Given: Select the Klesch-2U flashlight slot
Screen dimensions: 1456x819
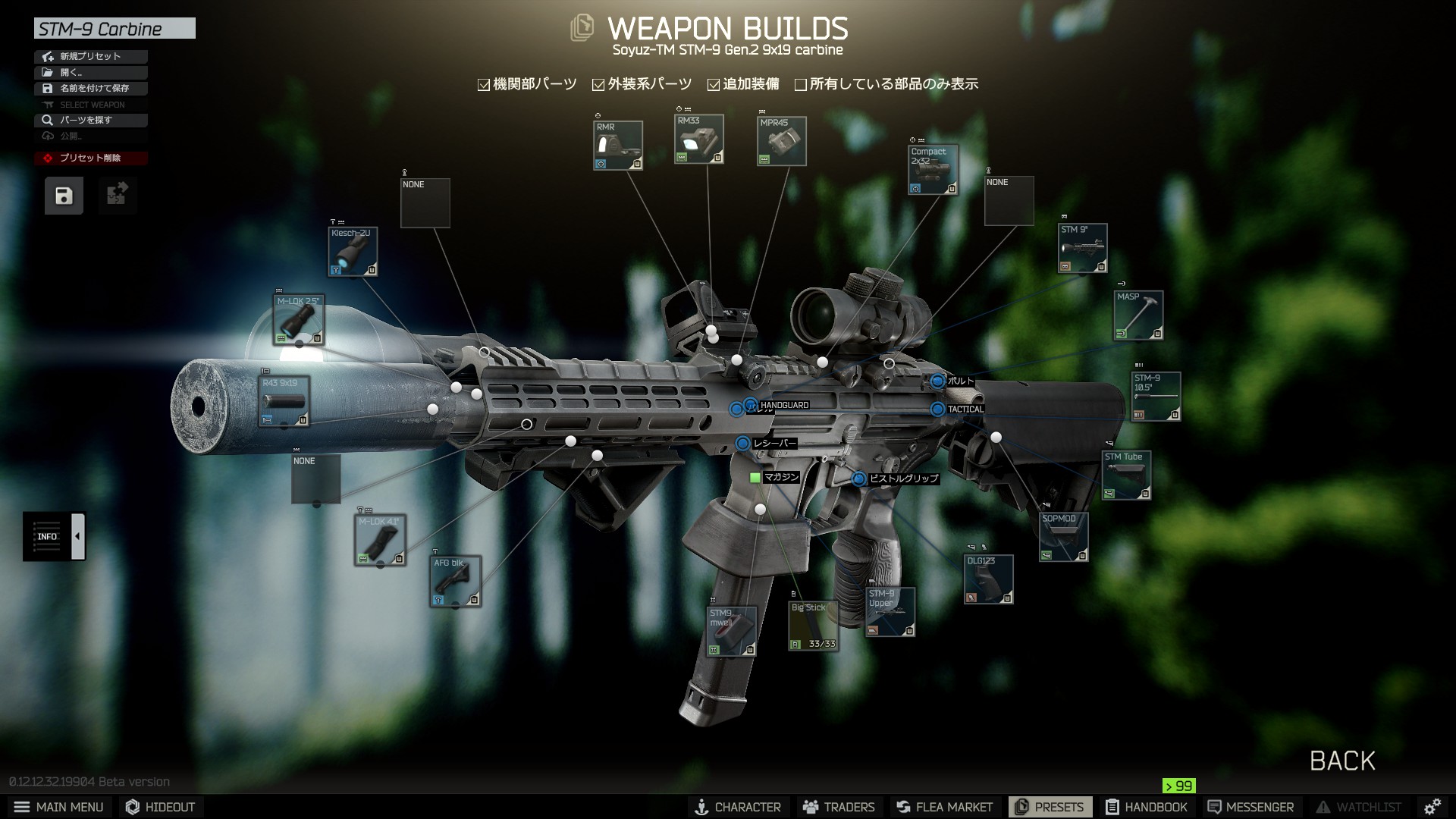Looking at the screenshot, I should (353, 251).
